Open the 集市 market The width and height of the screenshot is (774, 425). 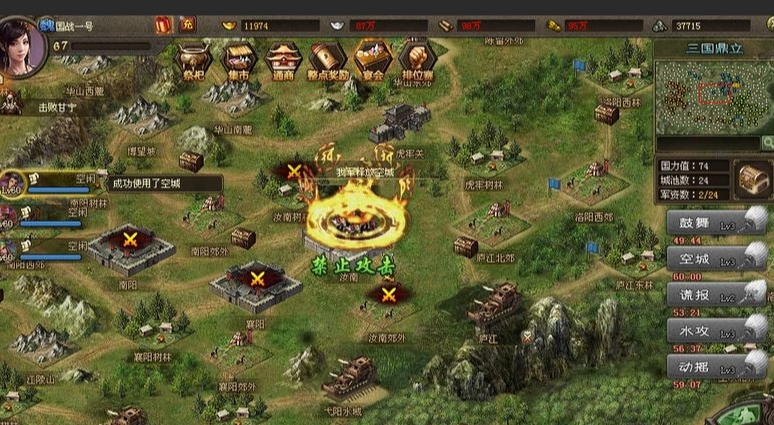pos(237,60)
